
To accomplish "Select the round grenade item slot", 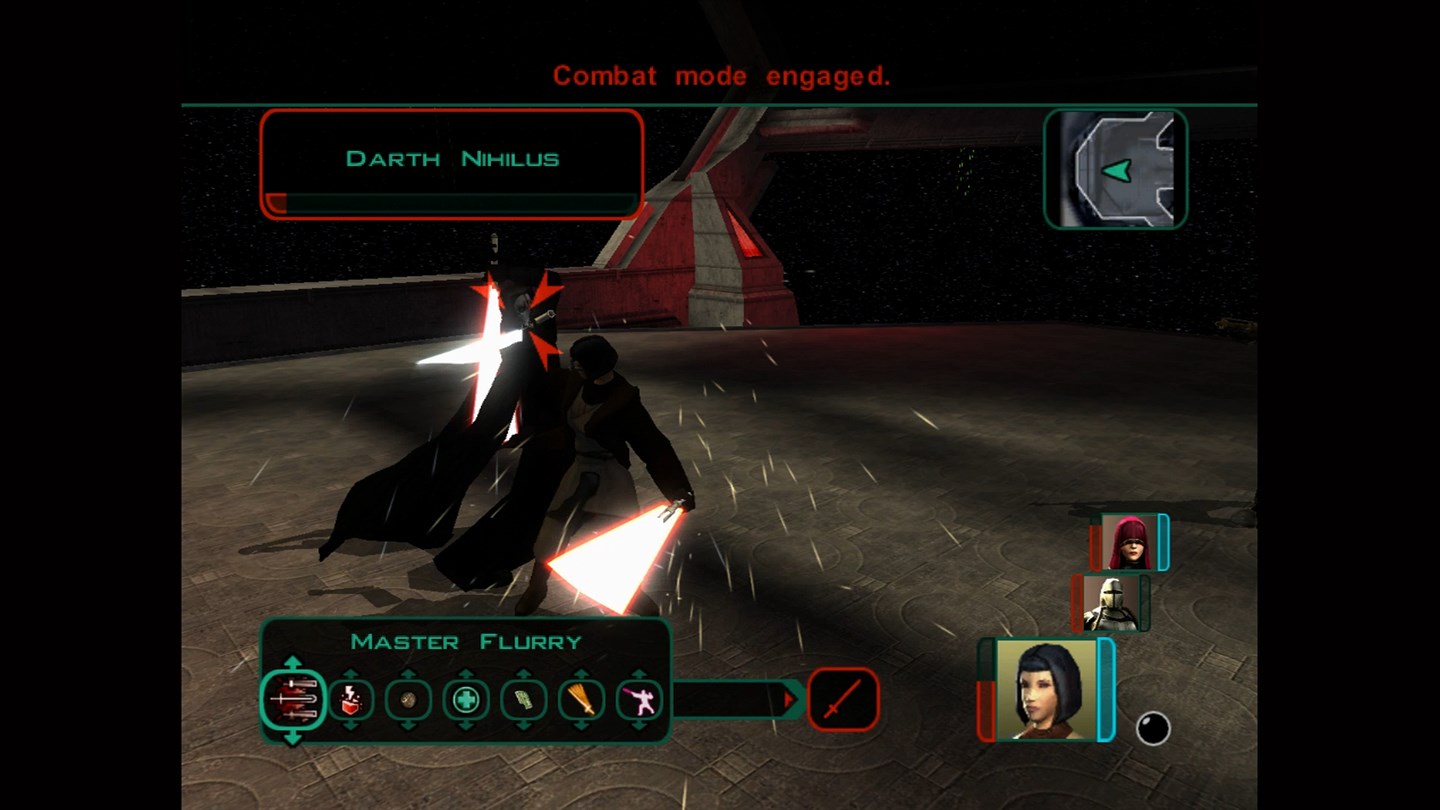I will click(408, 699).
